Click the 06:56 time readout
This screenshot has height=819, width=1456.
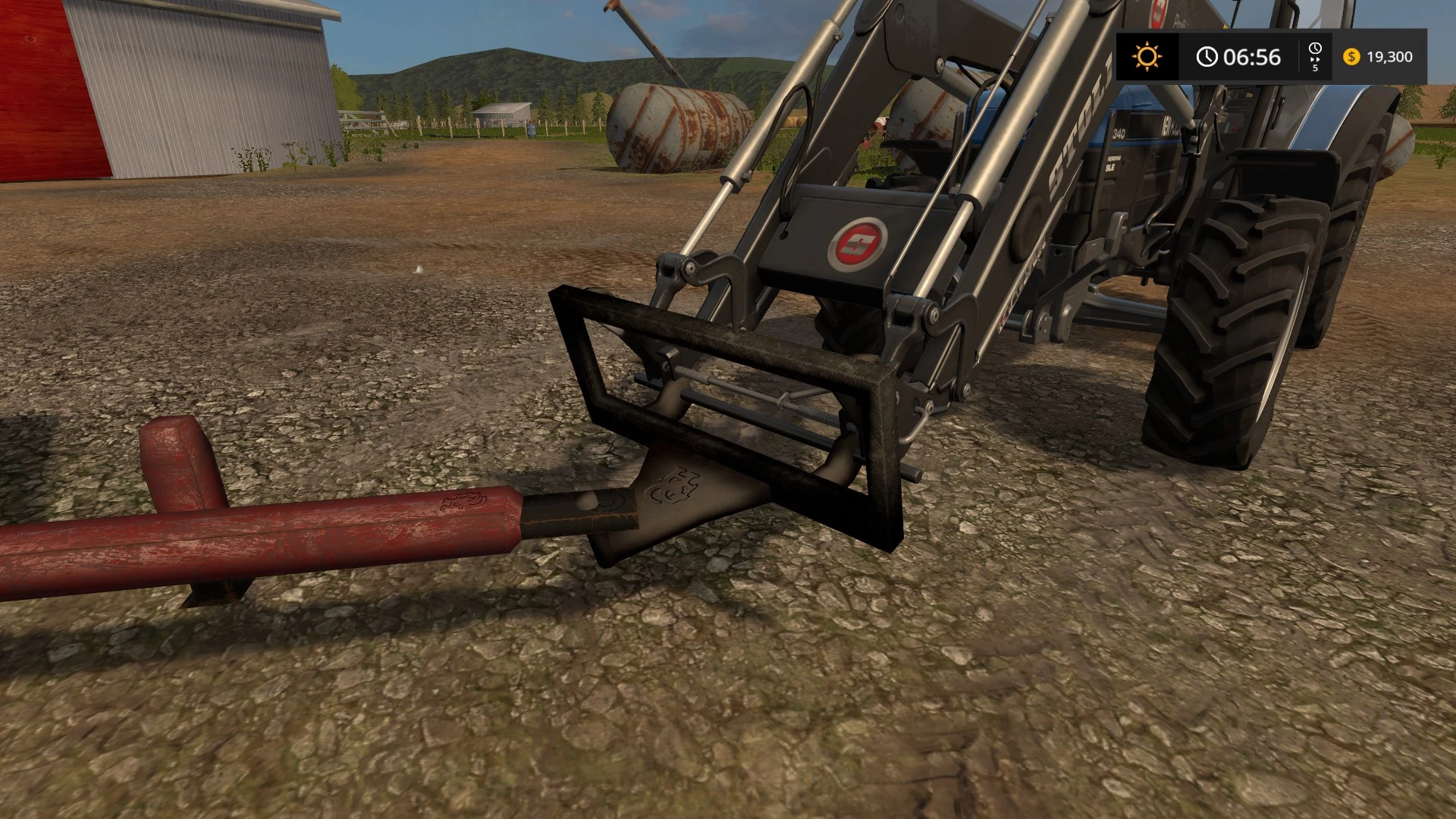tap(1251, 57)
